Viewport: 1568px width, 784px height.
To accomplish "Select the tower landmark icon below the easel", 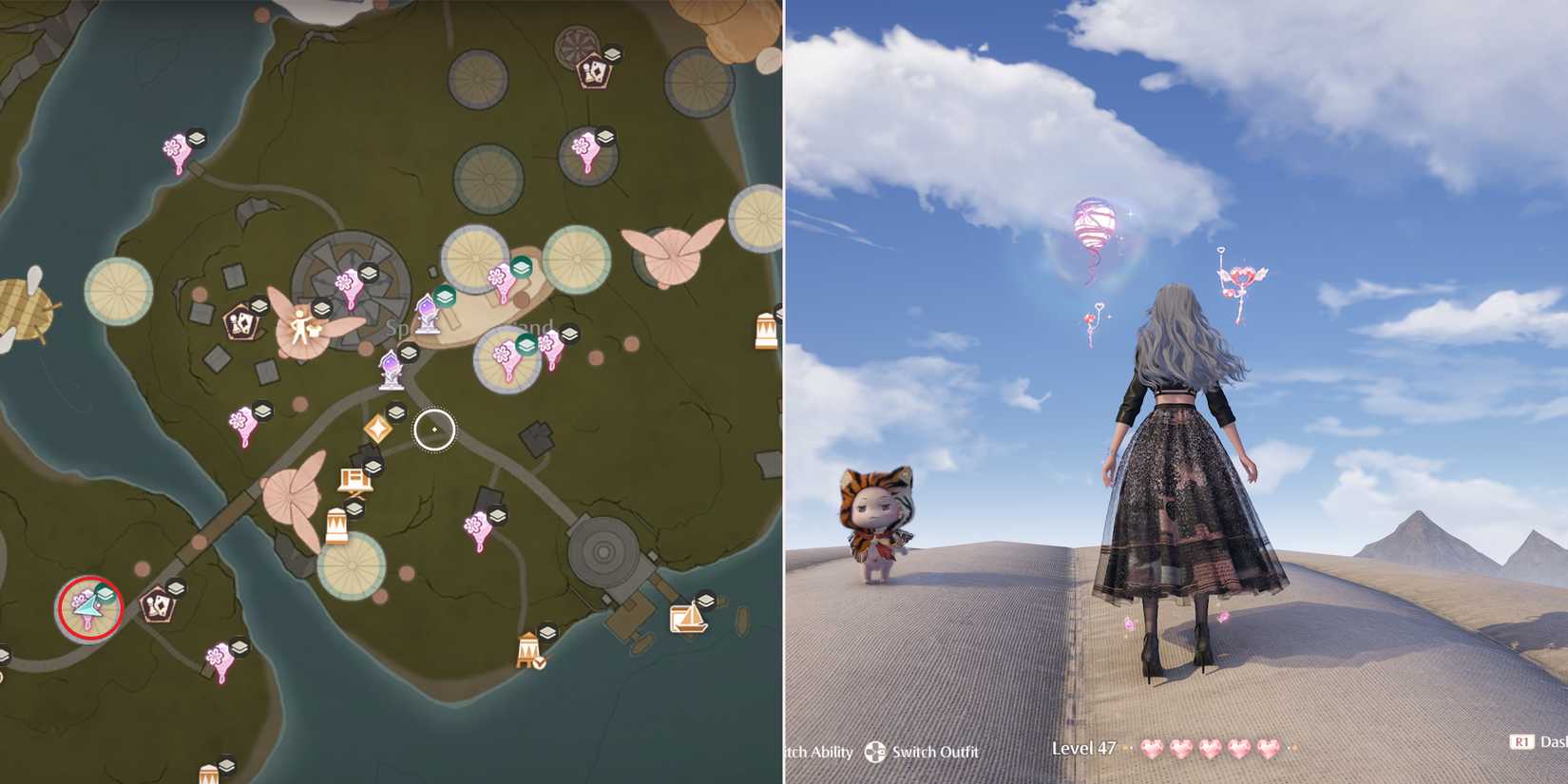I will [x=336, y=525].
